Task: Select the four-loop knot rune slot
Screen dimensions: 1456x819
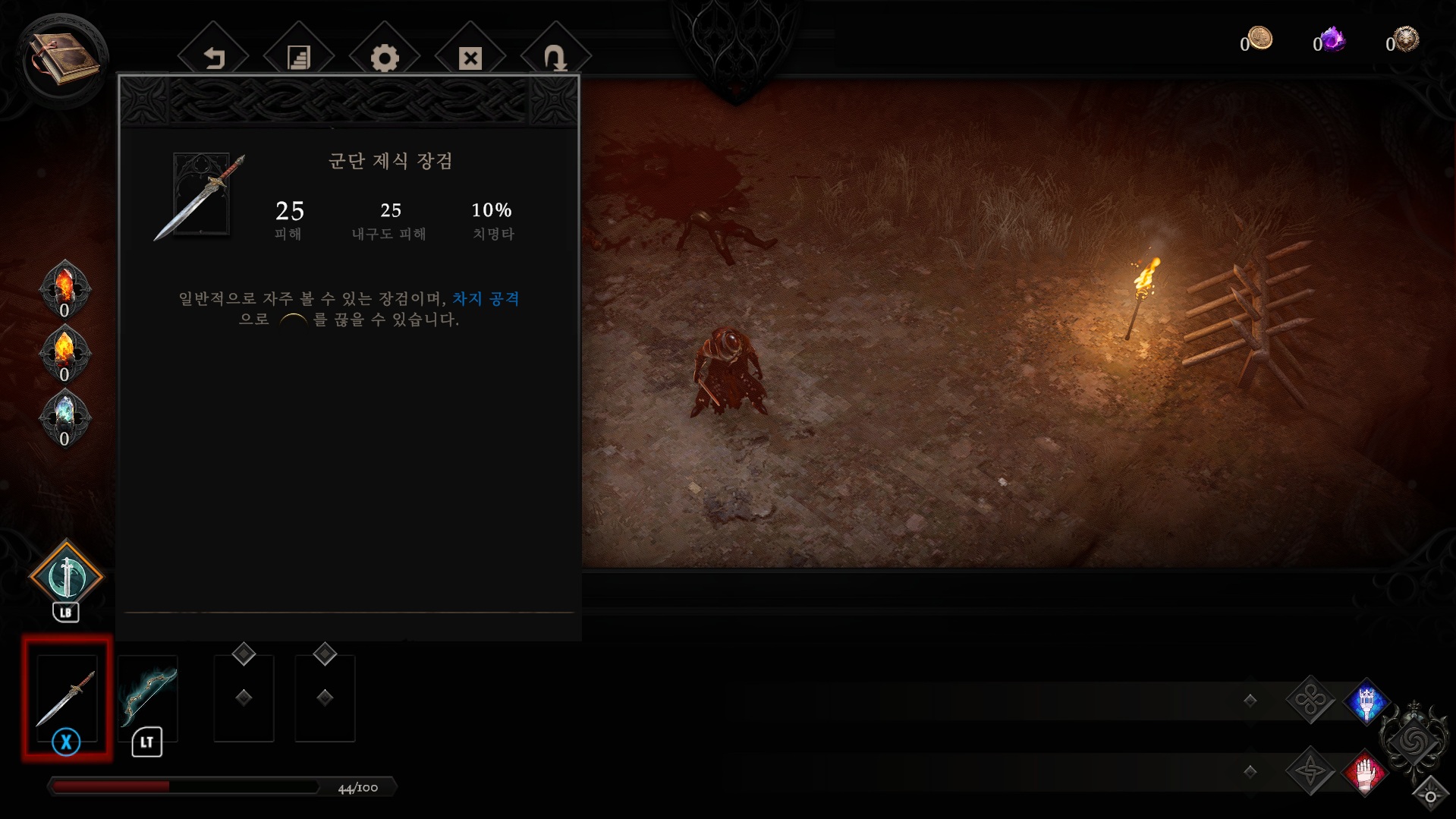Action: tap(1310, 700)
